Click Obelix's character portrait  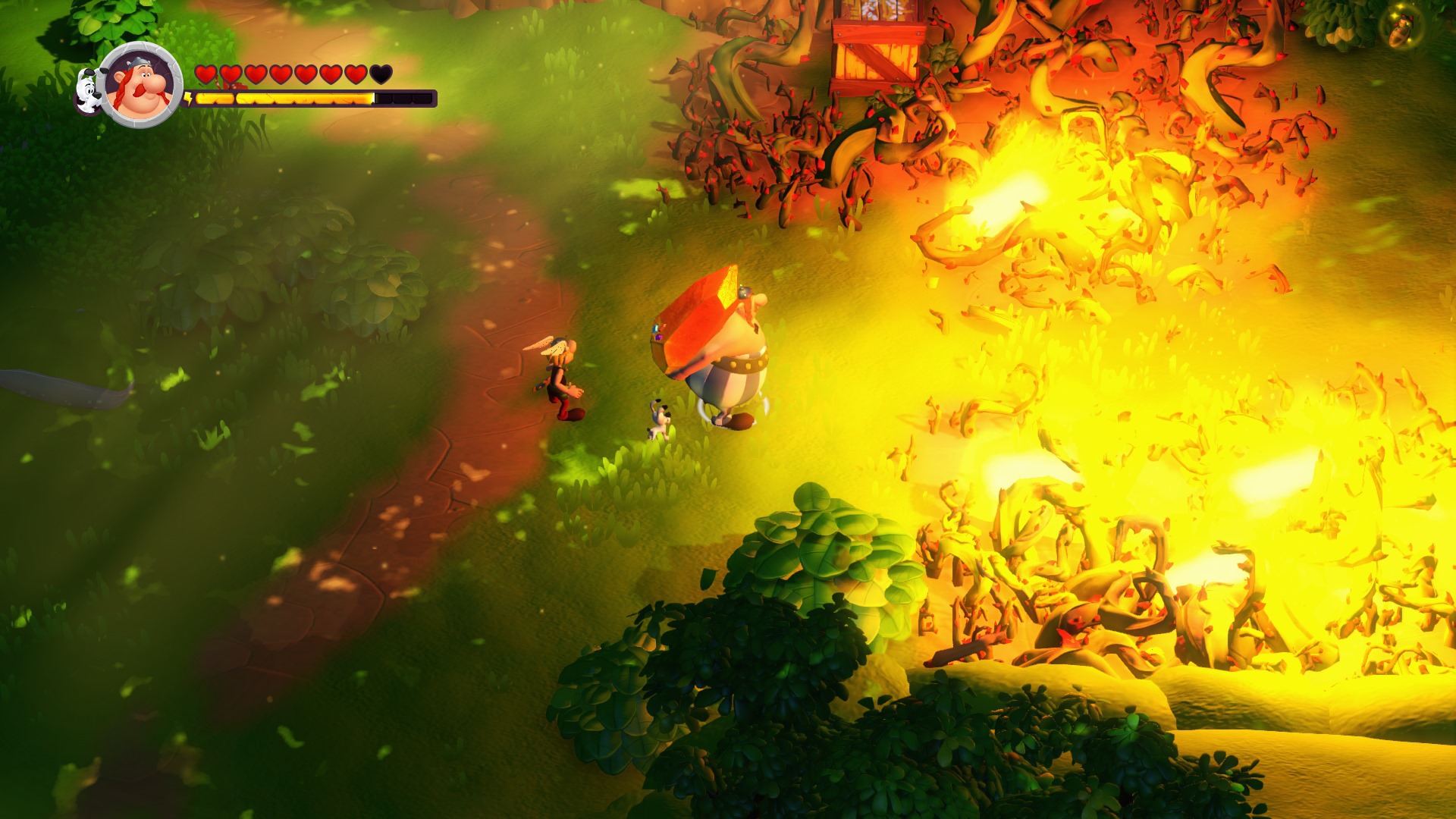coord(141,85)
